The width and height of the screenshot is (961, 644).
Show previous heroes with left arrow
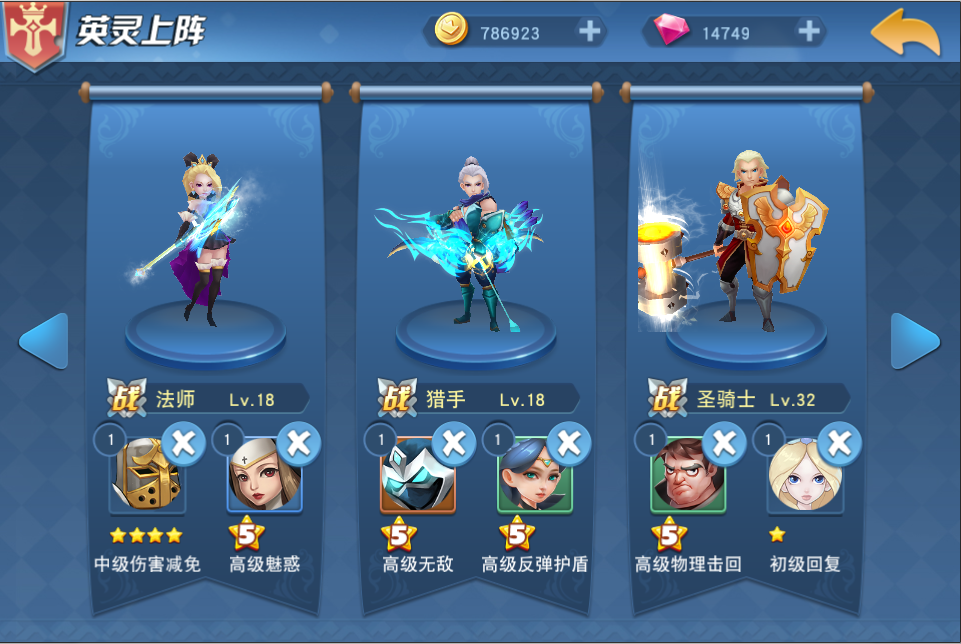43,341
